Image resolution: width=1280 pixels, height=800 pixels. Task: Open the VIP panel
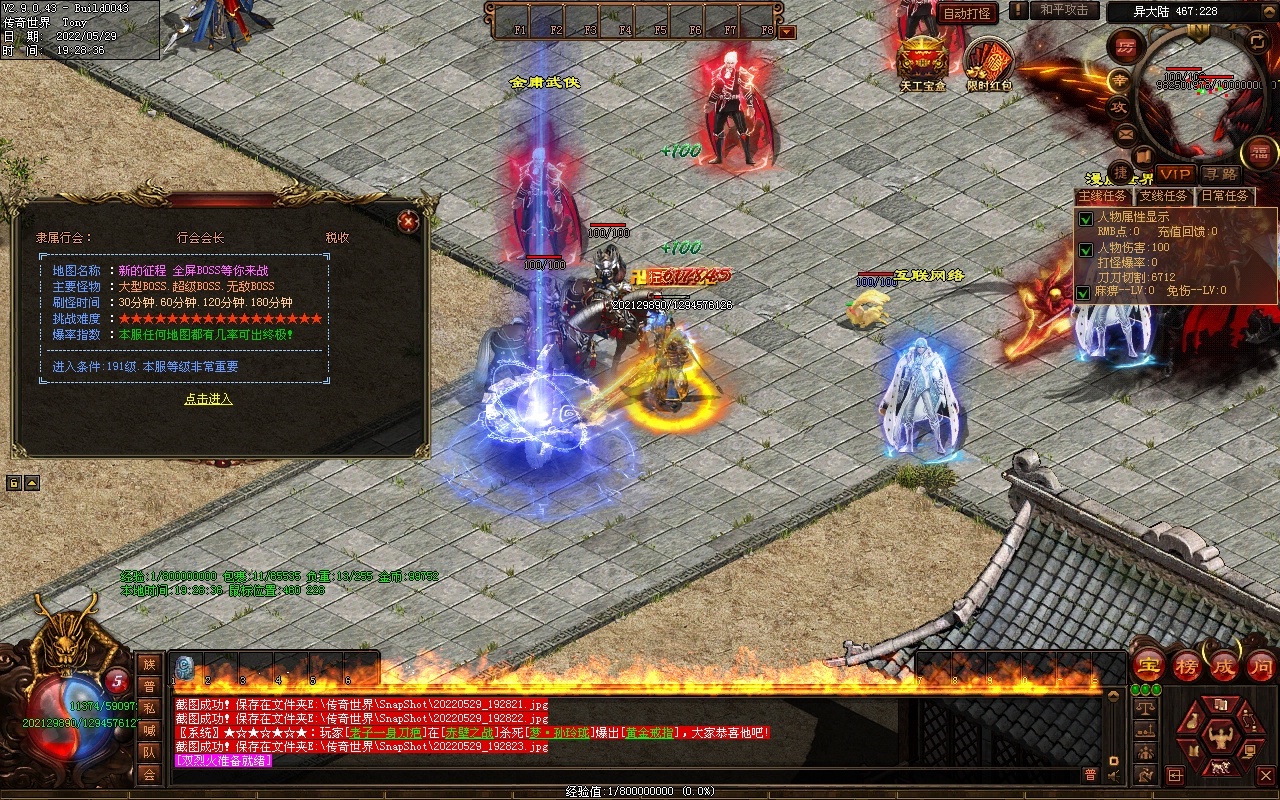(x=1176, y=173)
